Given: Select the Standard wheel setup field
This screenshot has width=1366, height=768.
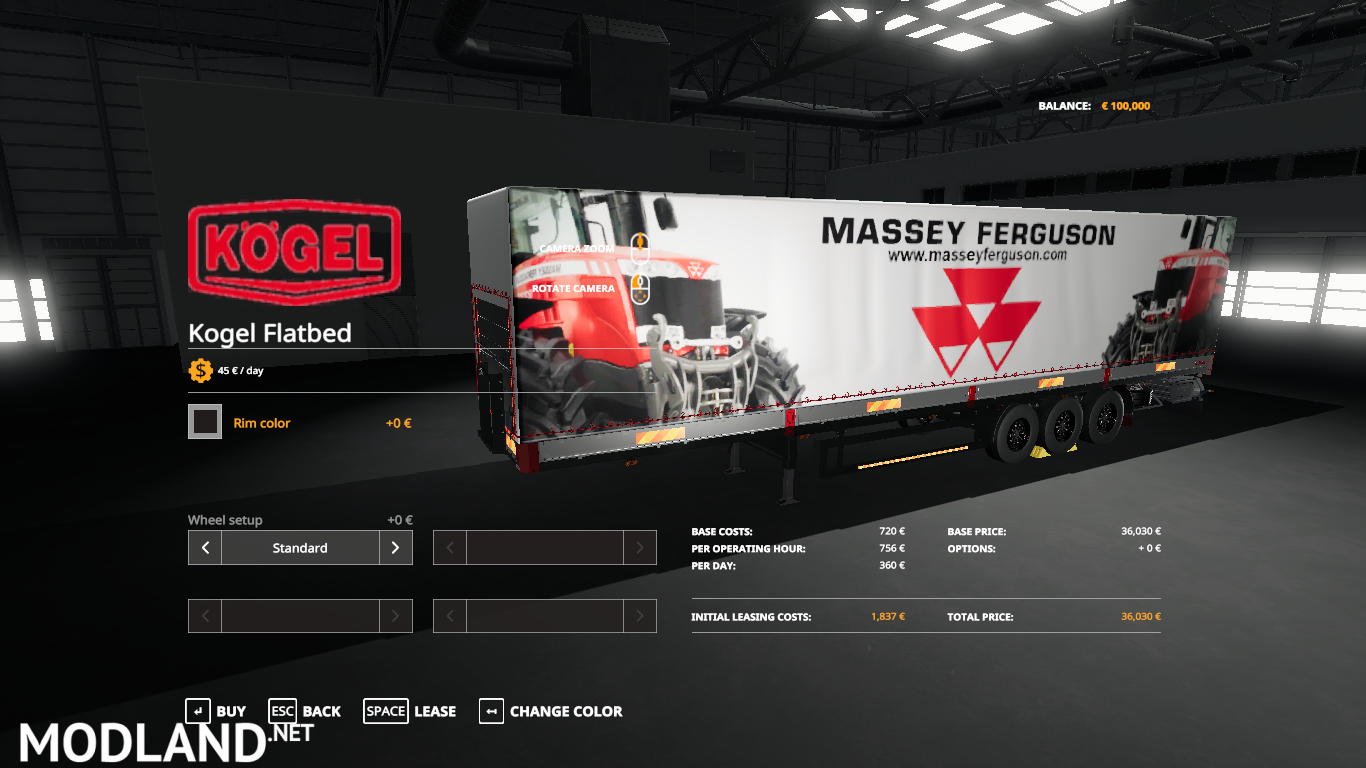Looking at the screenshot, I should (x=300, y=547).
